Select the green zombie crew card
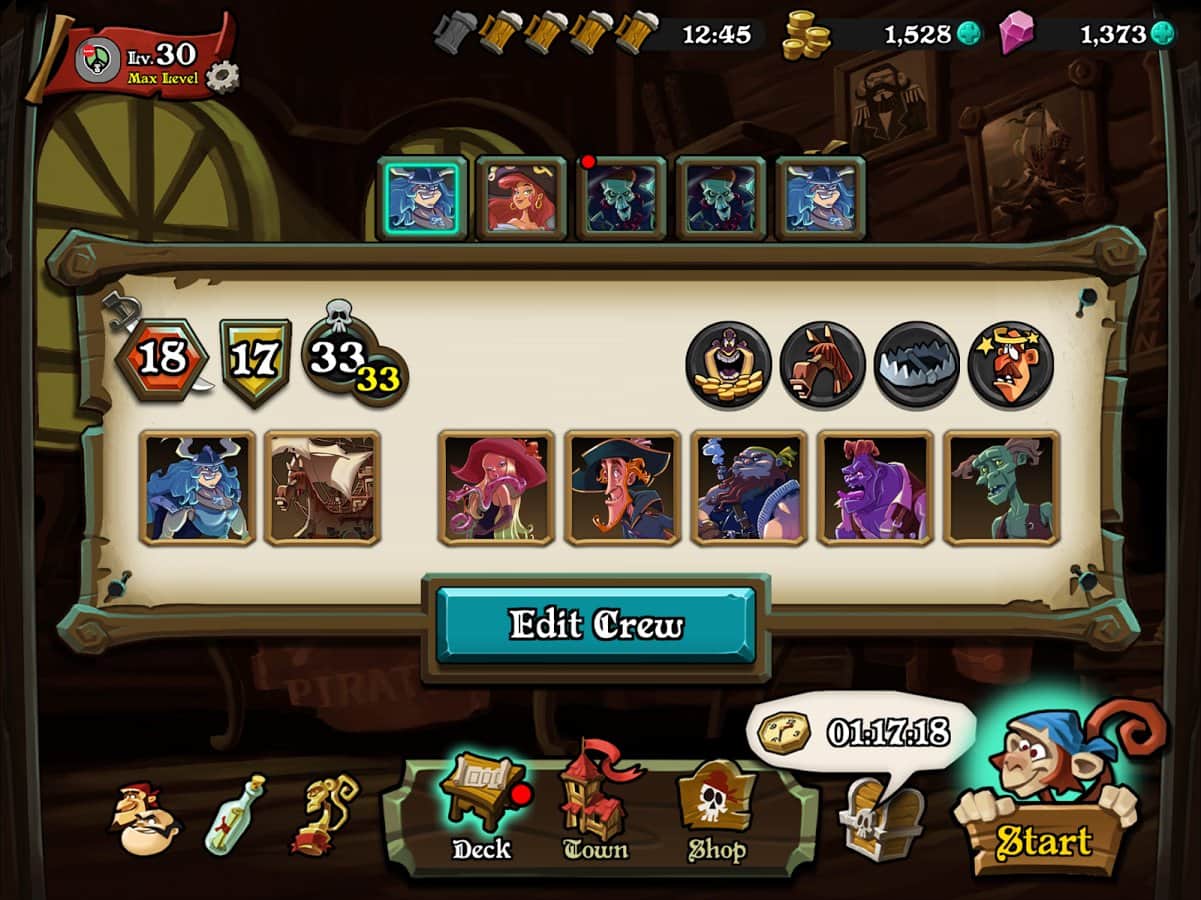The width and height of the screenshot is (1201, 900). [x=1001, y=488]
